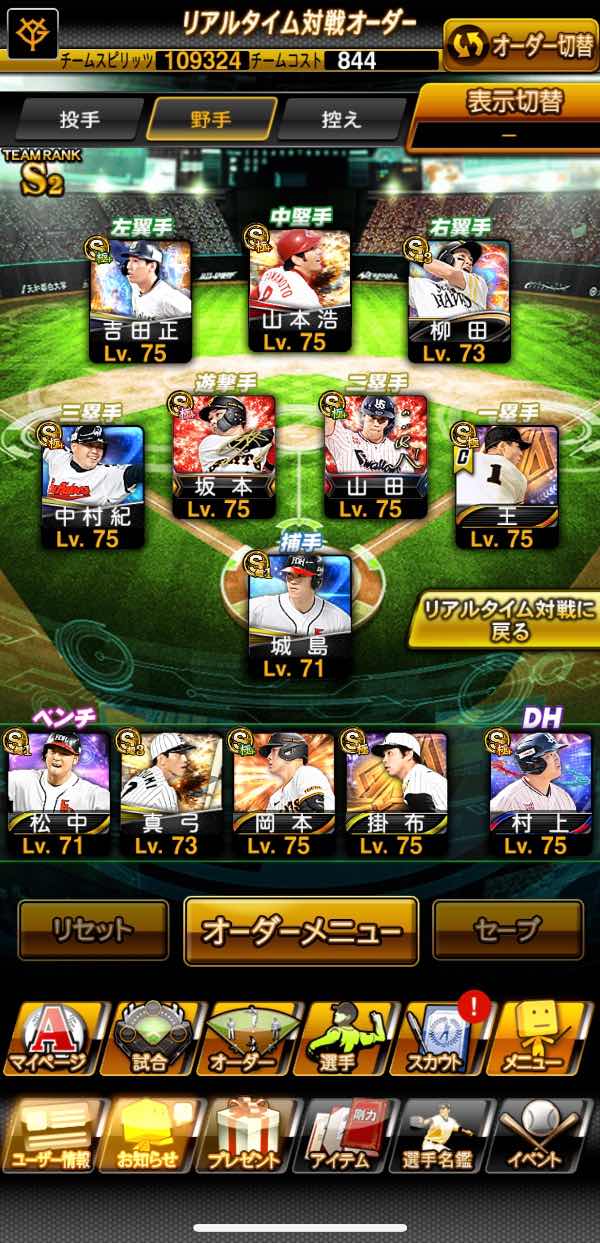Viewport: 600px width, 1243px height.
Task: Toggle the 表示切替 display button
Action: tap(506, 116)
